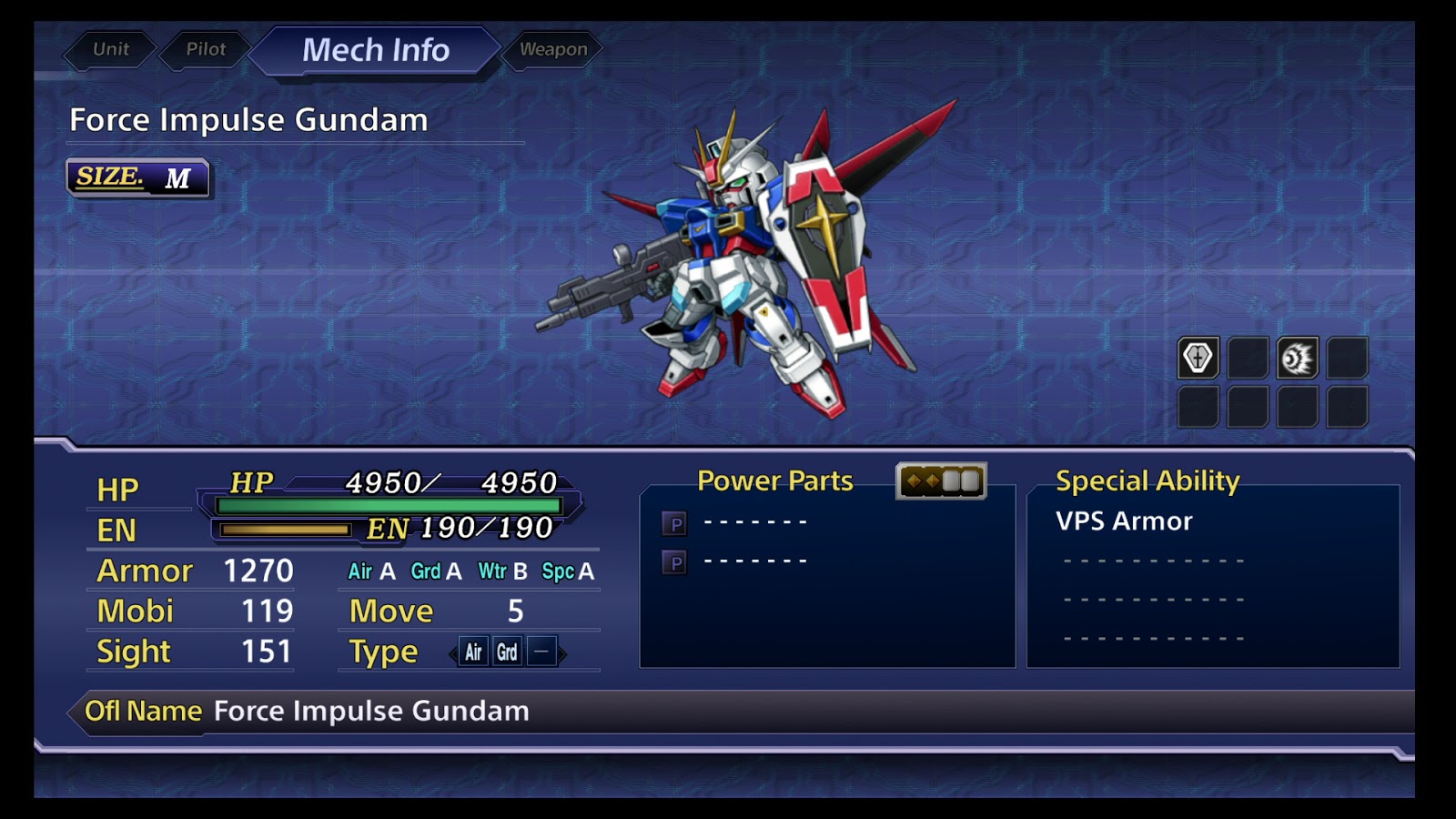
Task: Choose the VPS Armor special ability
Action: [1124, 521]
